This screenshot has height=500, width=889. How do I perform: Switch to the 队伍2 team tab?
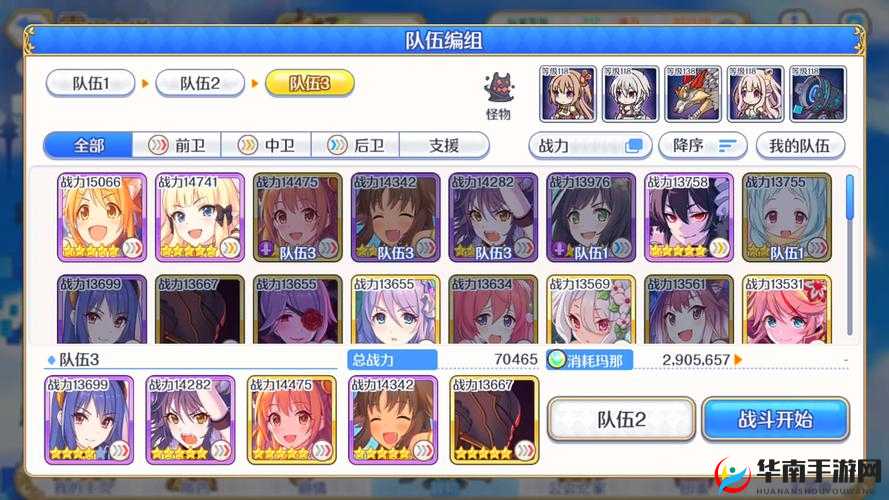click(200, 83)
